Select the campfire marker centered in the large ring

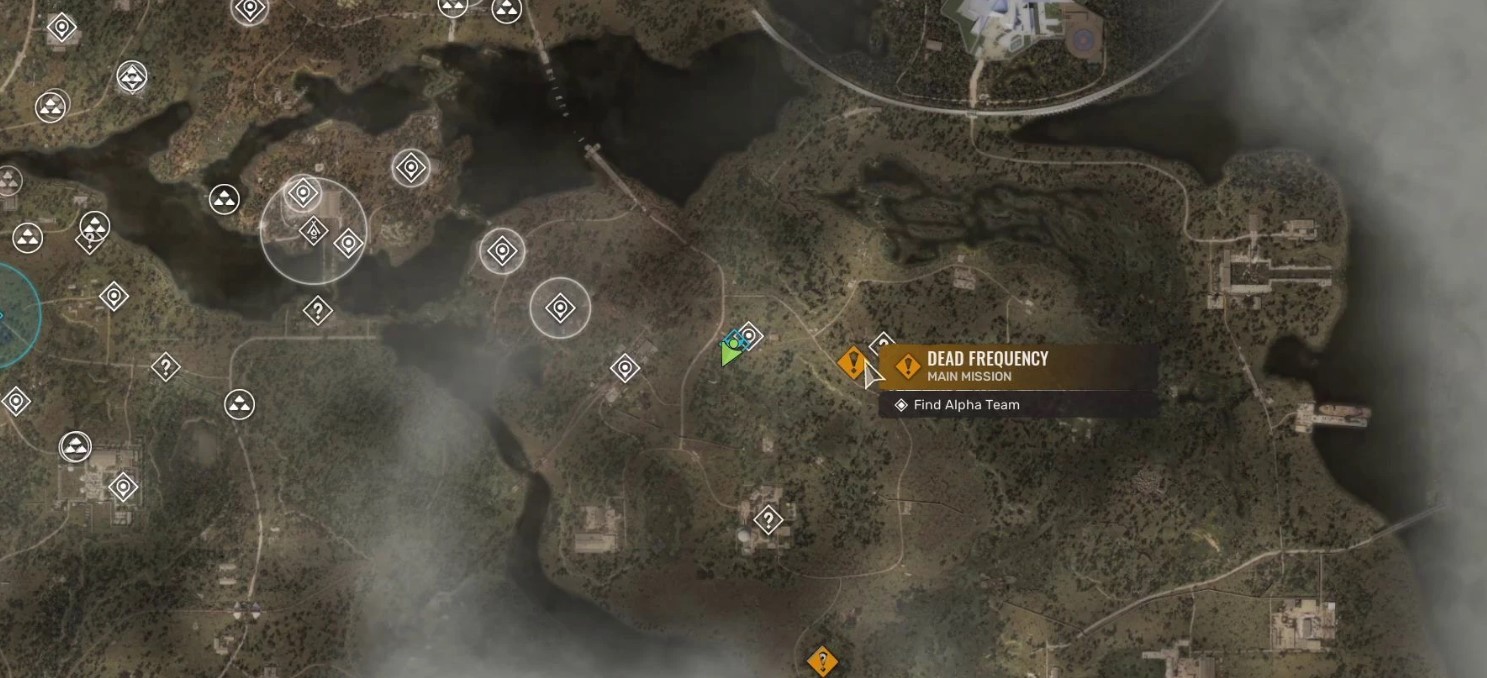click(314, 232)
